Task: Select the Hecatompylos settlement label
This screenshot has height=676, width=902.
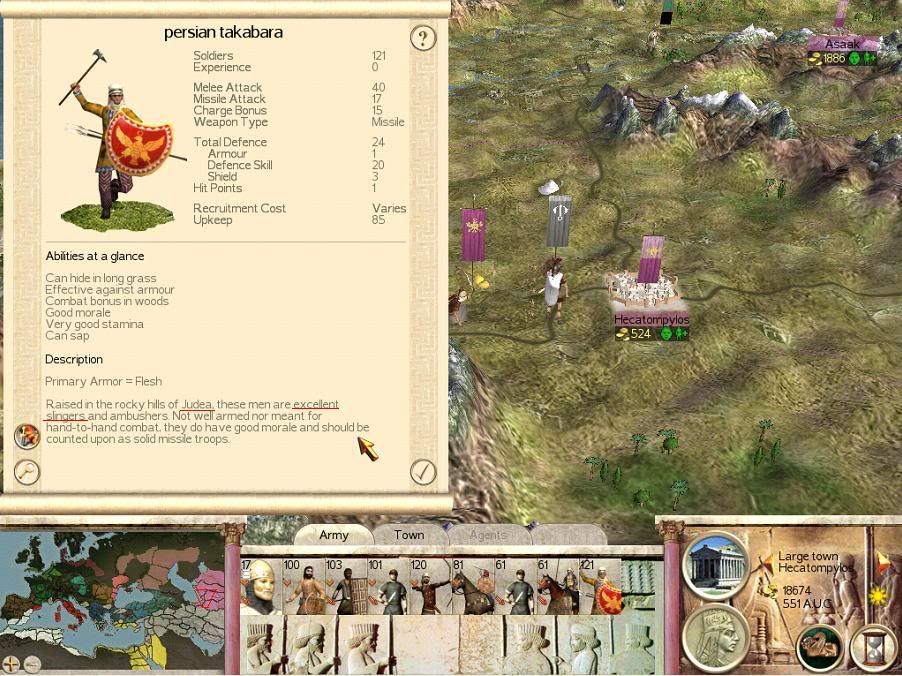Action: coord(652,320)
